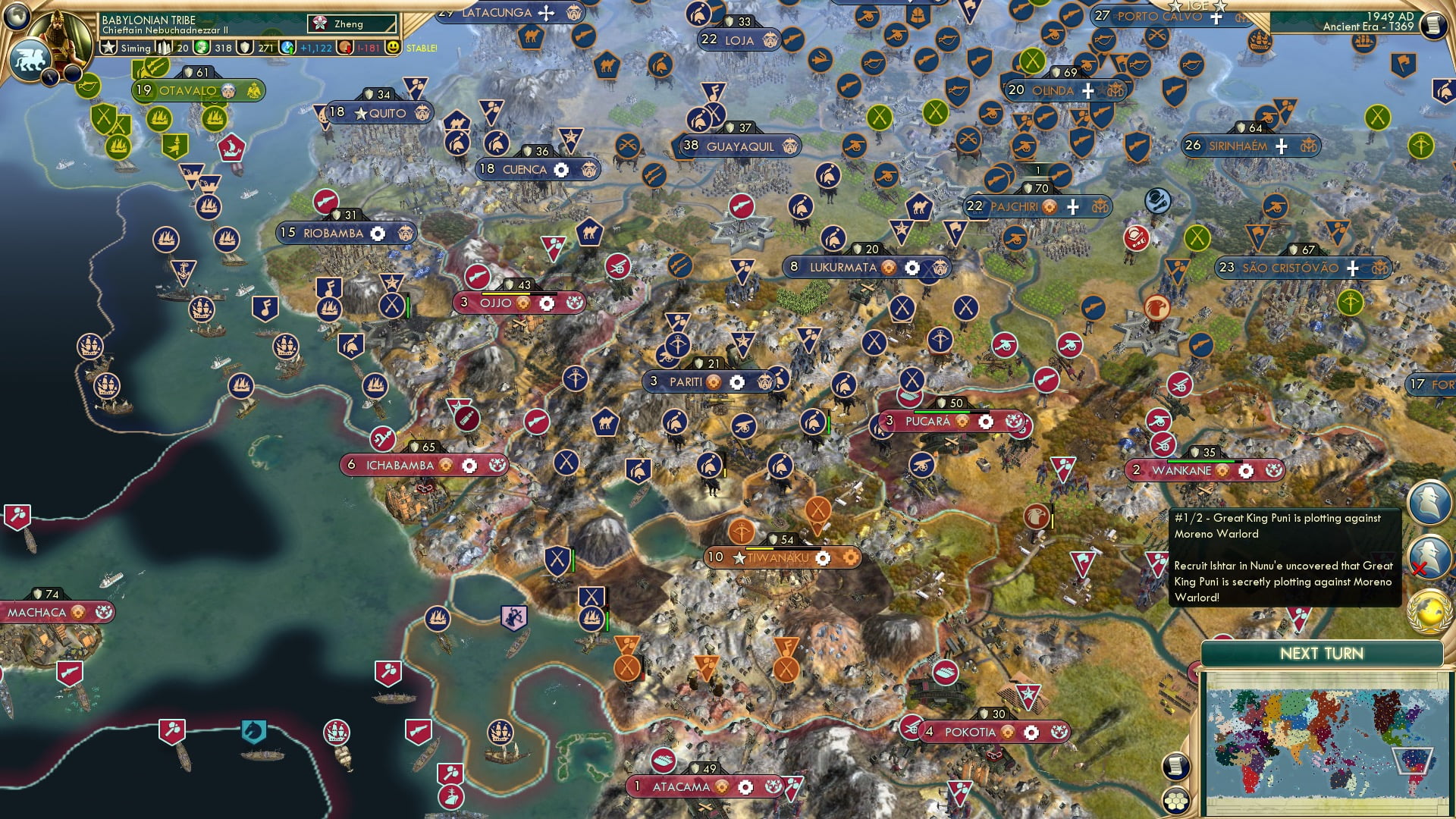Click the blue science flask icon

pos(288,48)
